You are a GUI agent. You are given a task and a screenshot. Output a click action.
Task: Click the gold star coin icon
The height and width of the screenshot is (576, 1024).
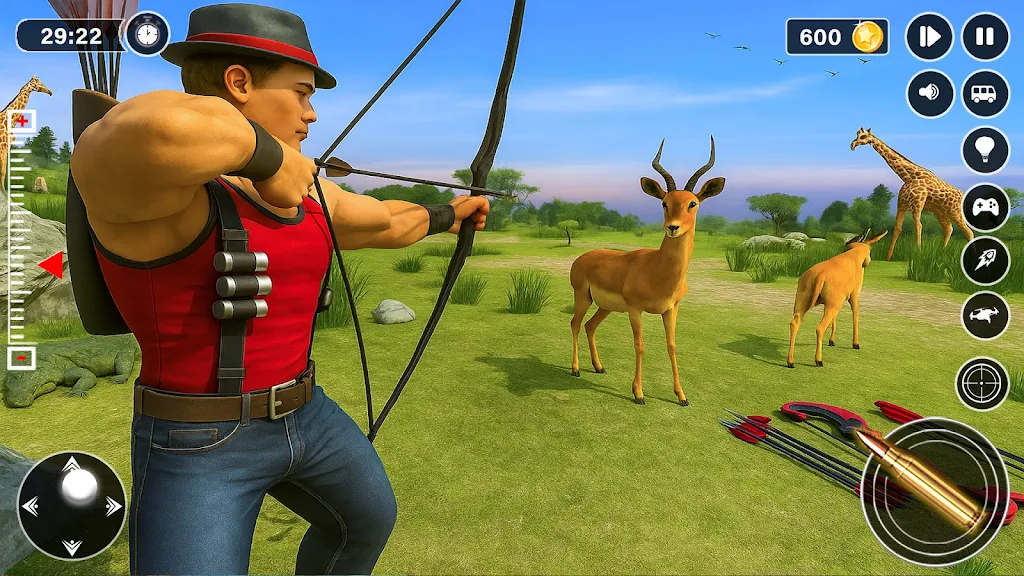pyautogui.click(x=867, y=37)
